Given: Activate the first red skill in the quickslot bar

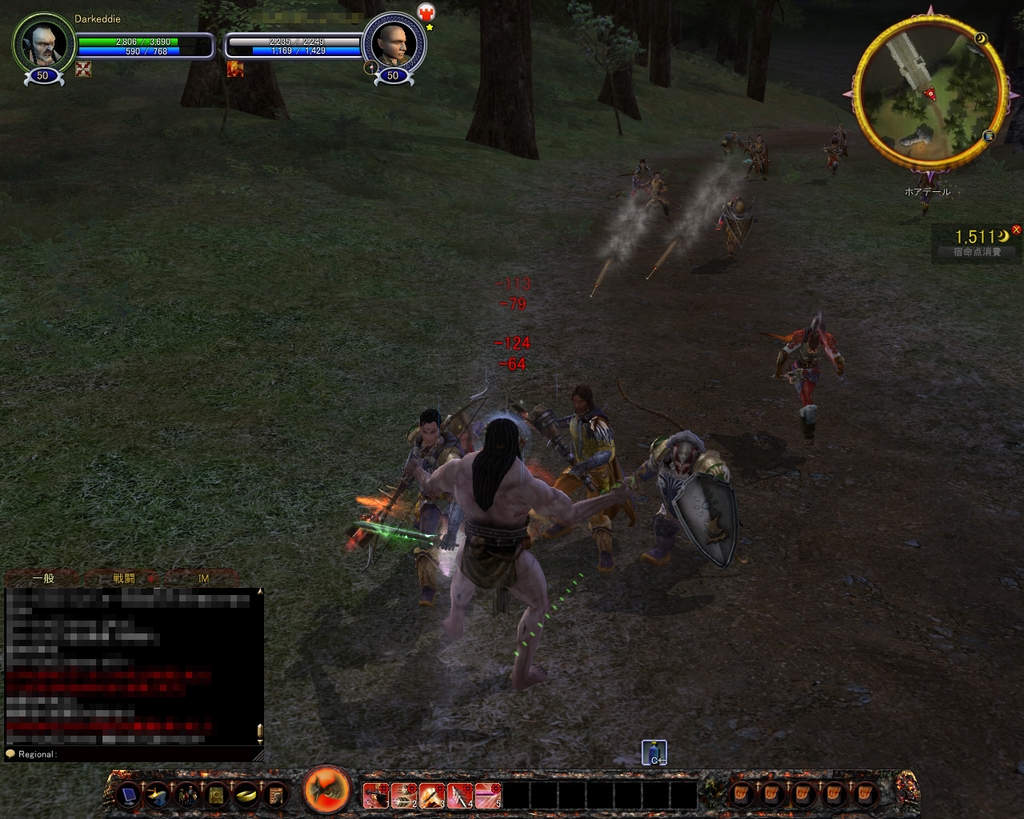Looking at the screenshot, I should (375, 796).
